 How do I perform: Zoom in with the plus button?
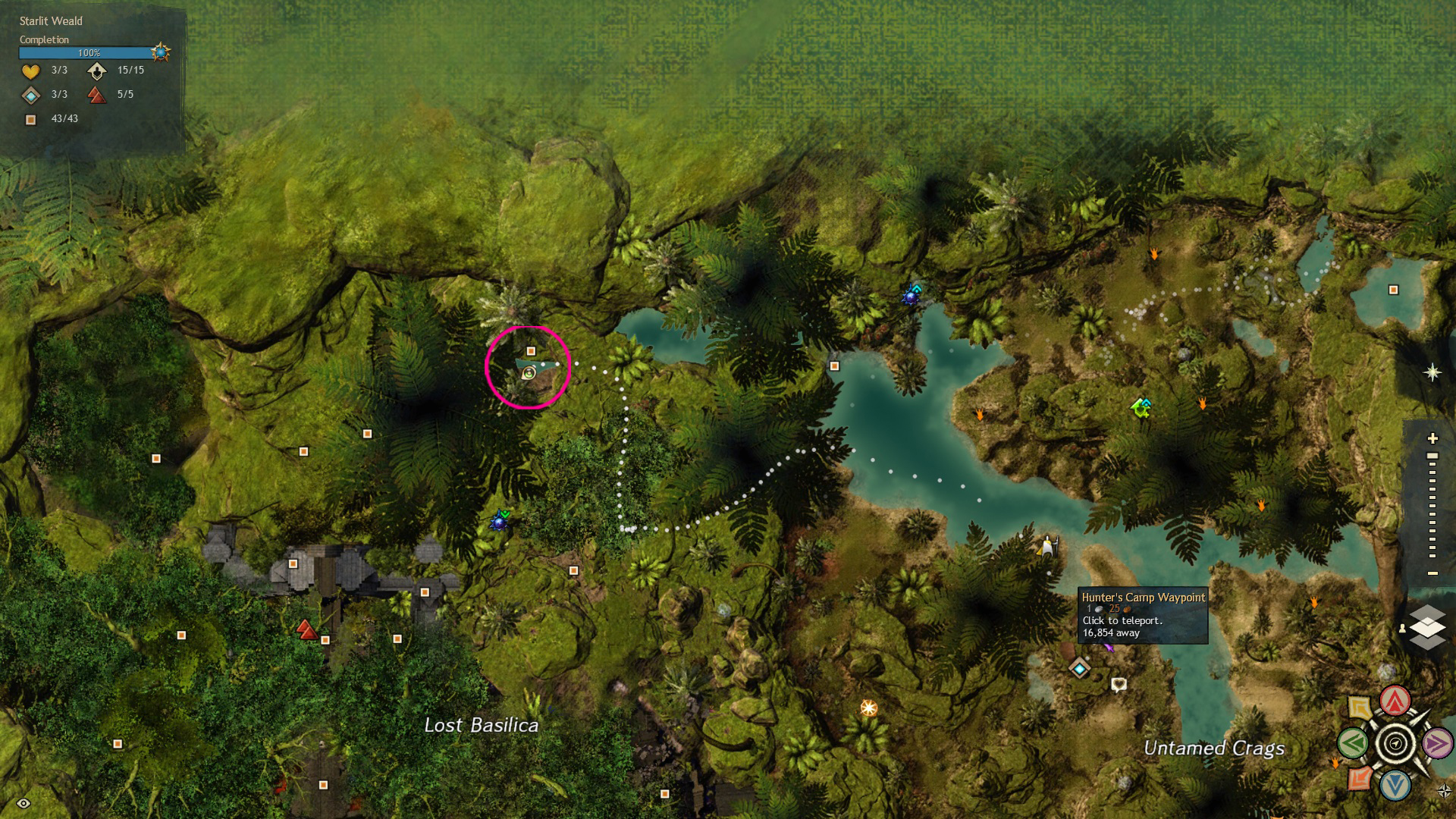click(x=1432, y=438)
